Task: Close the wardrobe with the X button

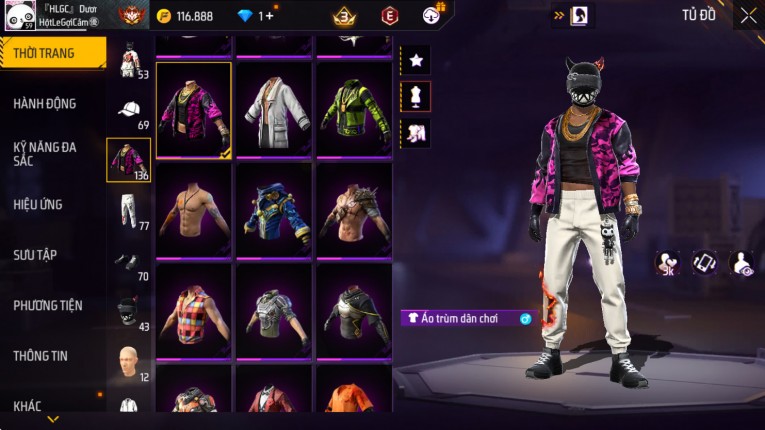Action: click(747, 16)
